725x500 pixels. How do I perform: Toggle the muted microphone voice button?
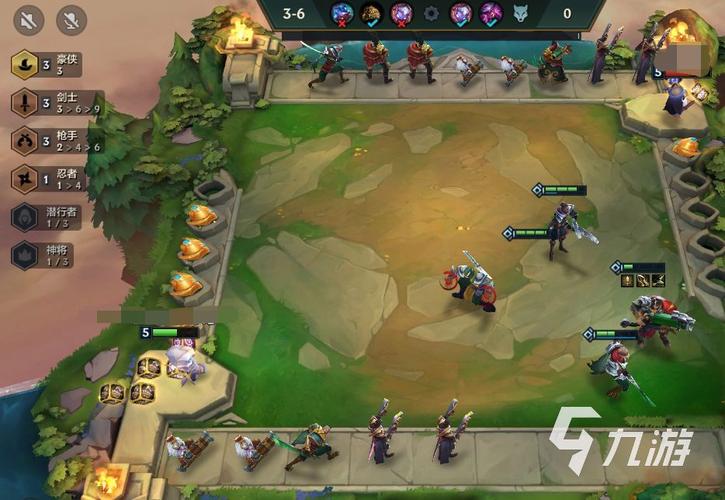click(x=70, y=17)
